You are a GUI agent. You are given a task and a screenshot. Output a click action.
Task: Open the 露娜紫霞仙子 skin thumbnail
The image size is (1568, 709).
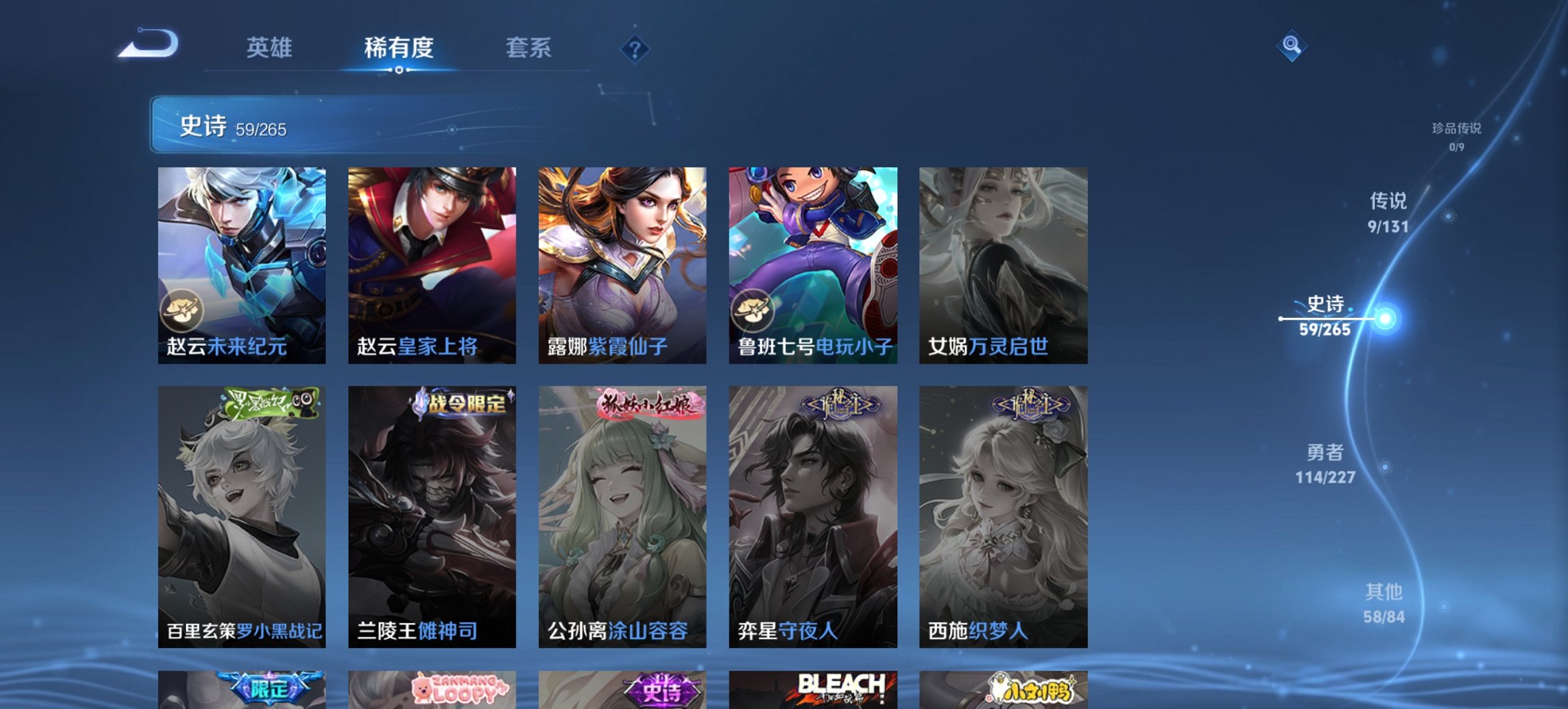click(621, 260)
